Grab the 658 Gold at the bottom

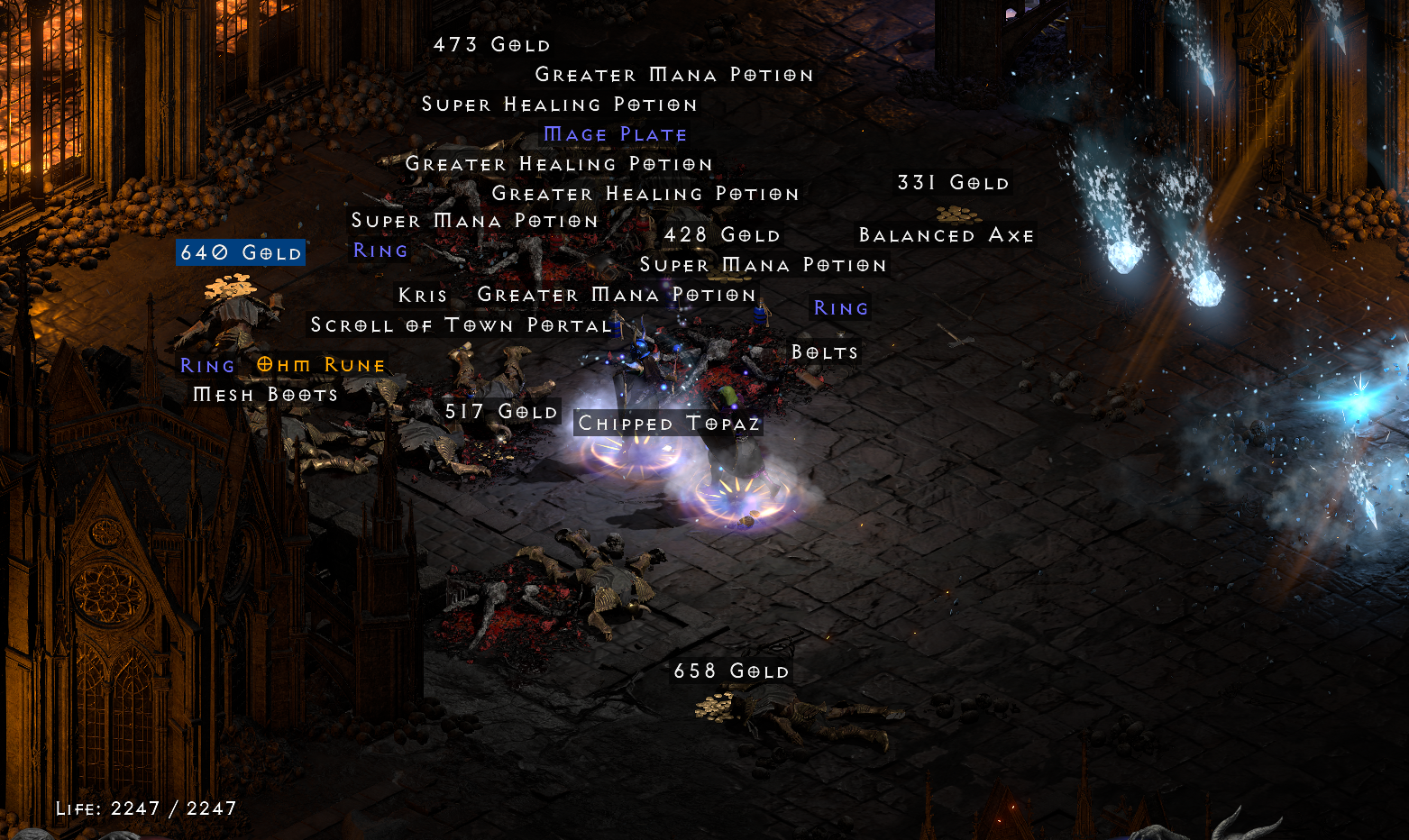click(x=732, y=671)
